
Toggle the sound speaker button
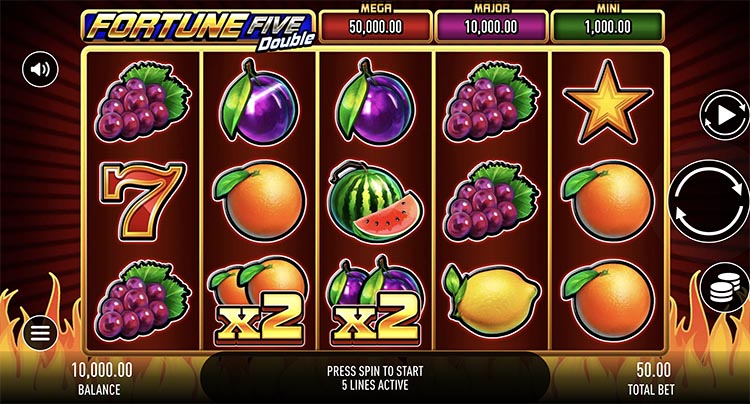(41, 69)
